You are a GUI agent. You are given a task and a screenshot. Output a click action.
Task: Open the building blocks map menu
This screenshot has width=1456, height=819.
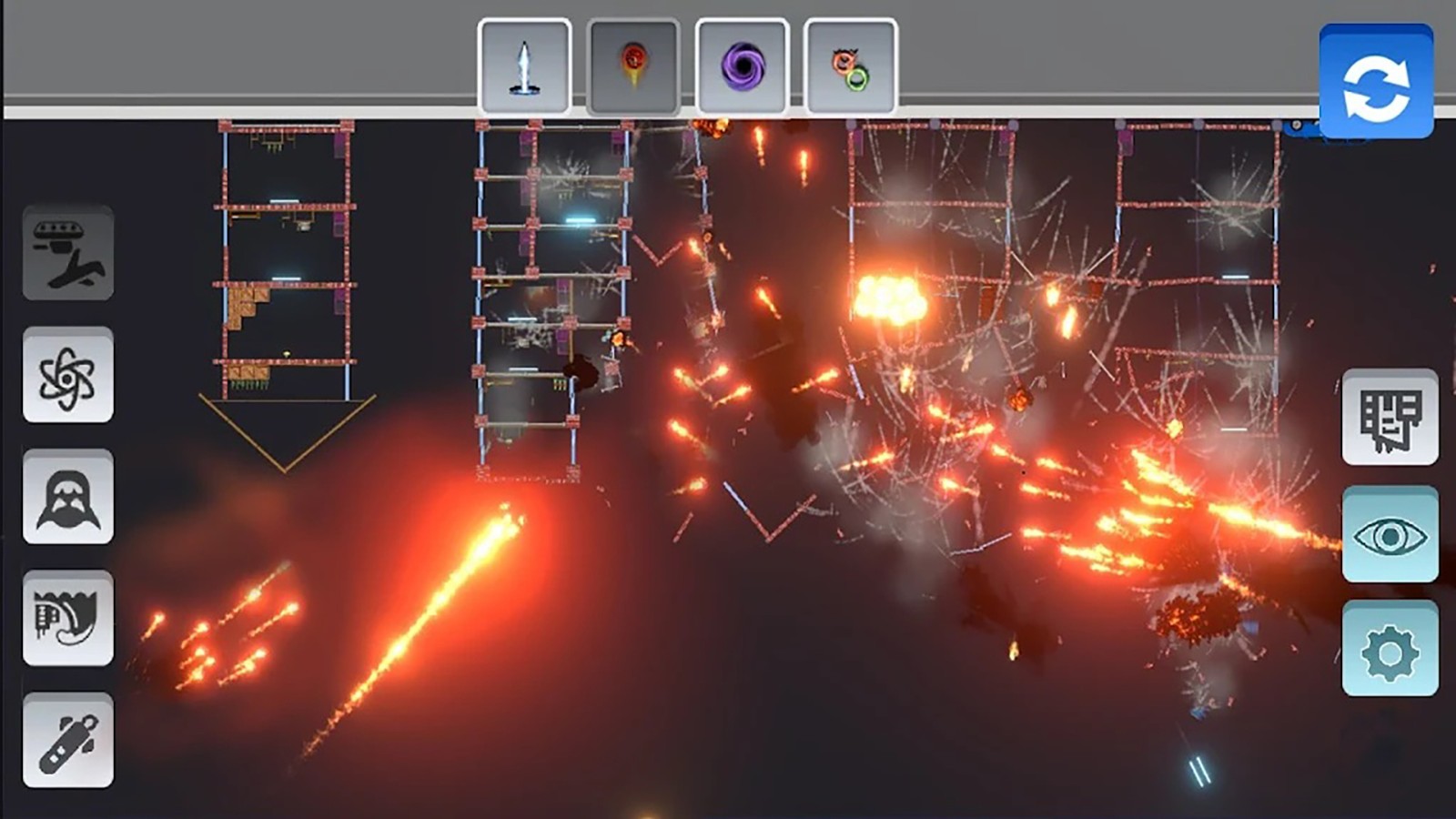pos(1390,418)
